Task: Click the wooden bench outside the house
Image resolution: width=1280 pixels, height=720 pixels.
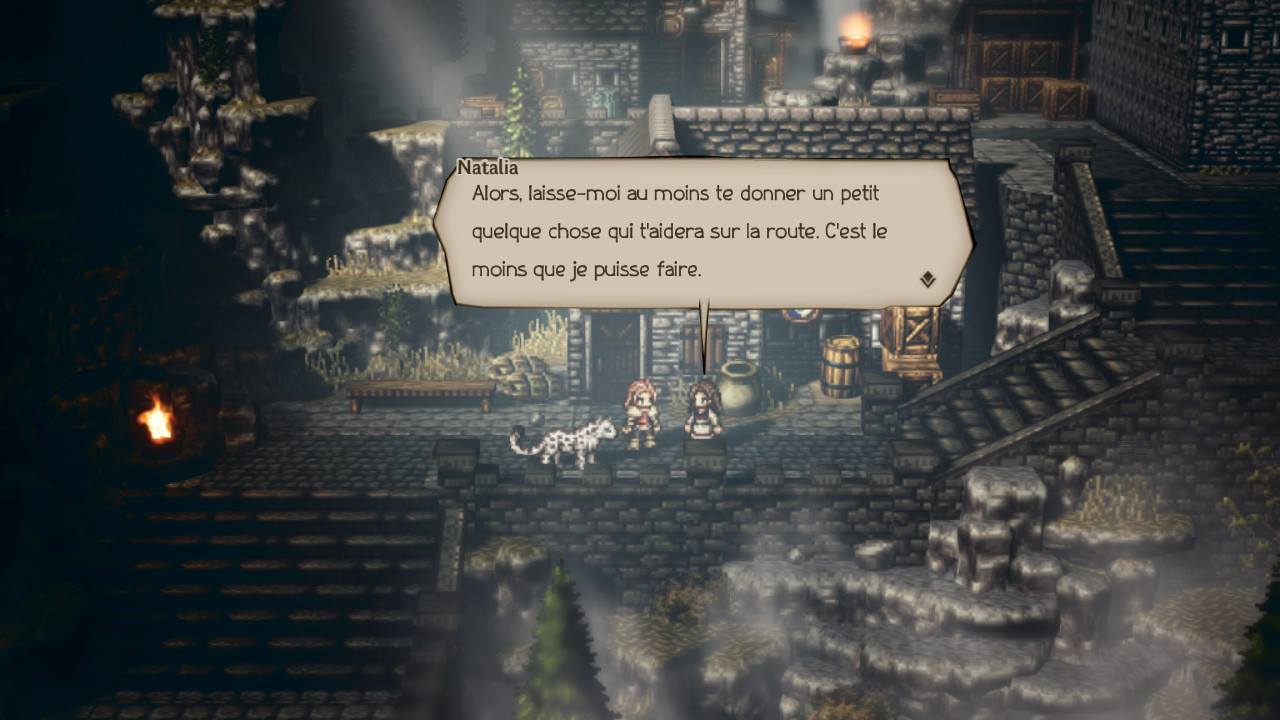Action: point(420,392)
